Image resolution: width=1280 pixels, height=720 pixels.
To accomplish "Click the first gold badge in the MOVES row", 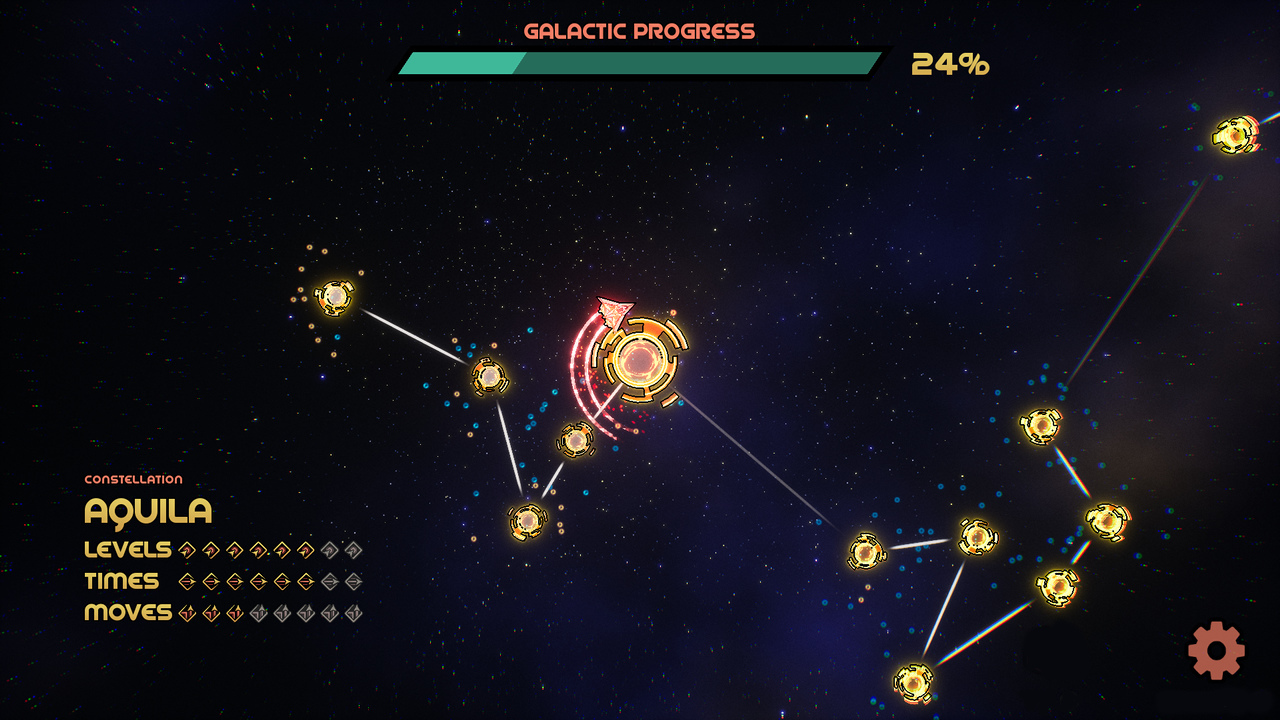I will tap(186, 612).
